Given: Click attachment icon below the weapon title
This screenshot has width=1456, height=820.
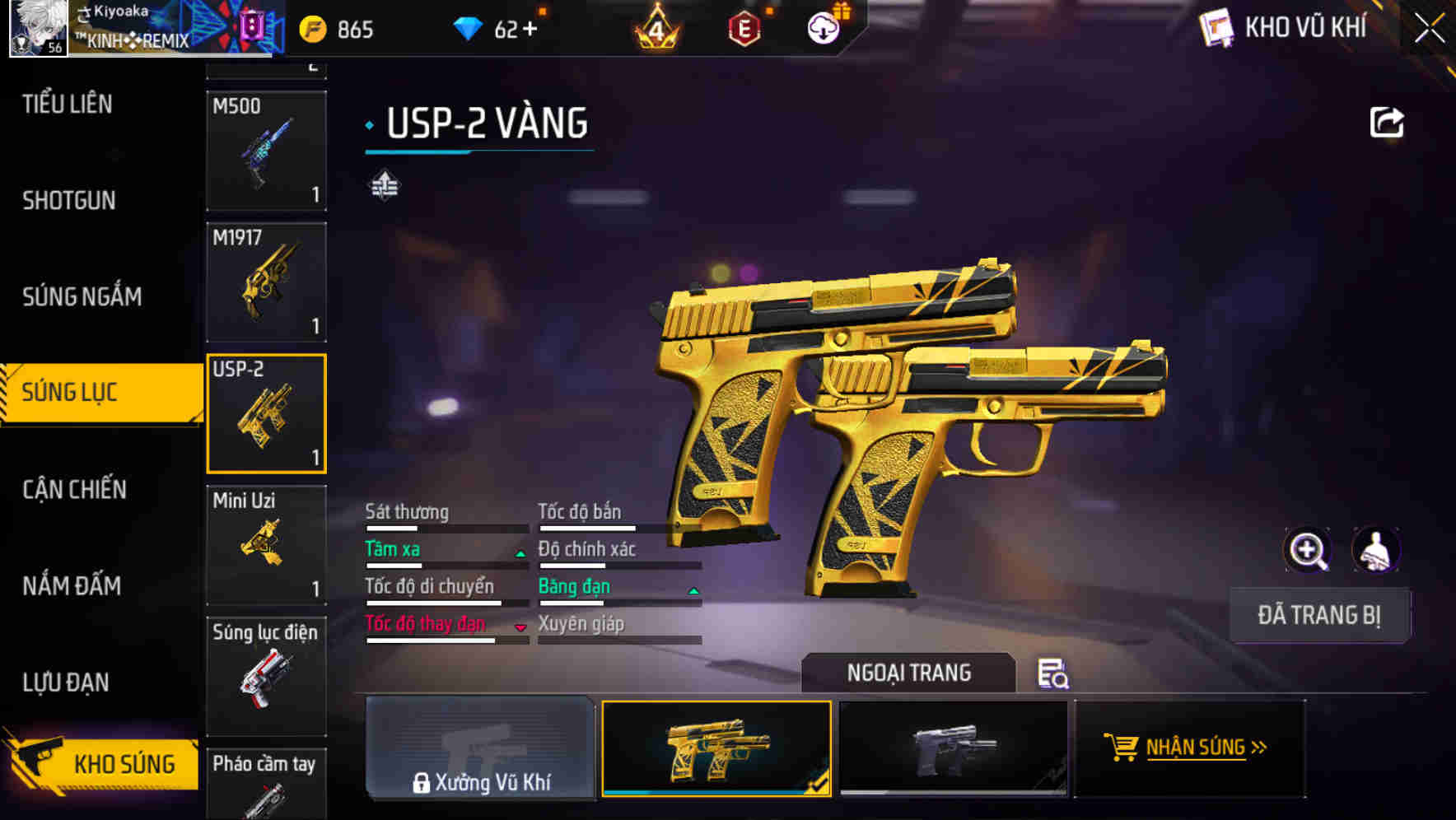Looking at the screenshot, I should [384, 186].
